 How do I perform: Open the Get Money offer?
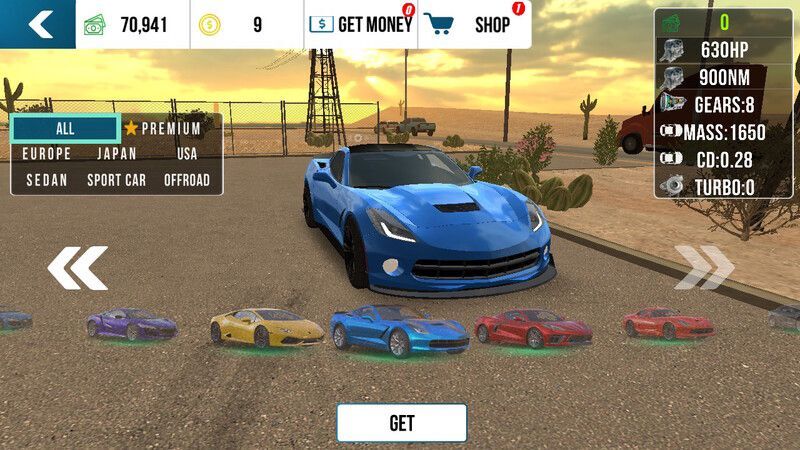pyautogui.click(x=360, y=25)
